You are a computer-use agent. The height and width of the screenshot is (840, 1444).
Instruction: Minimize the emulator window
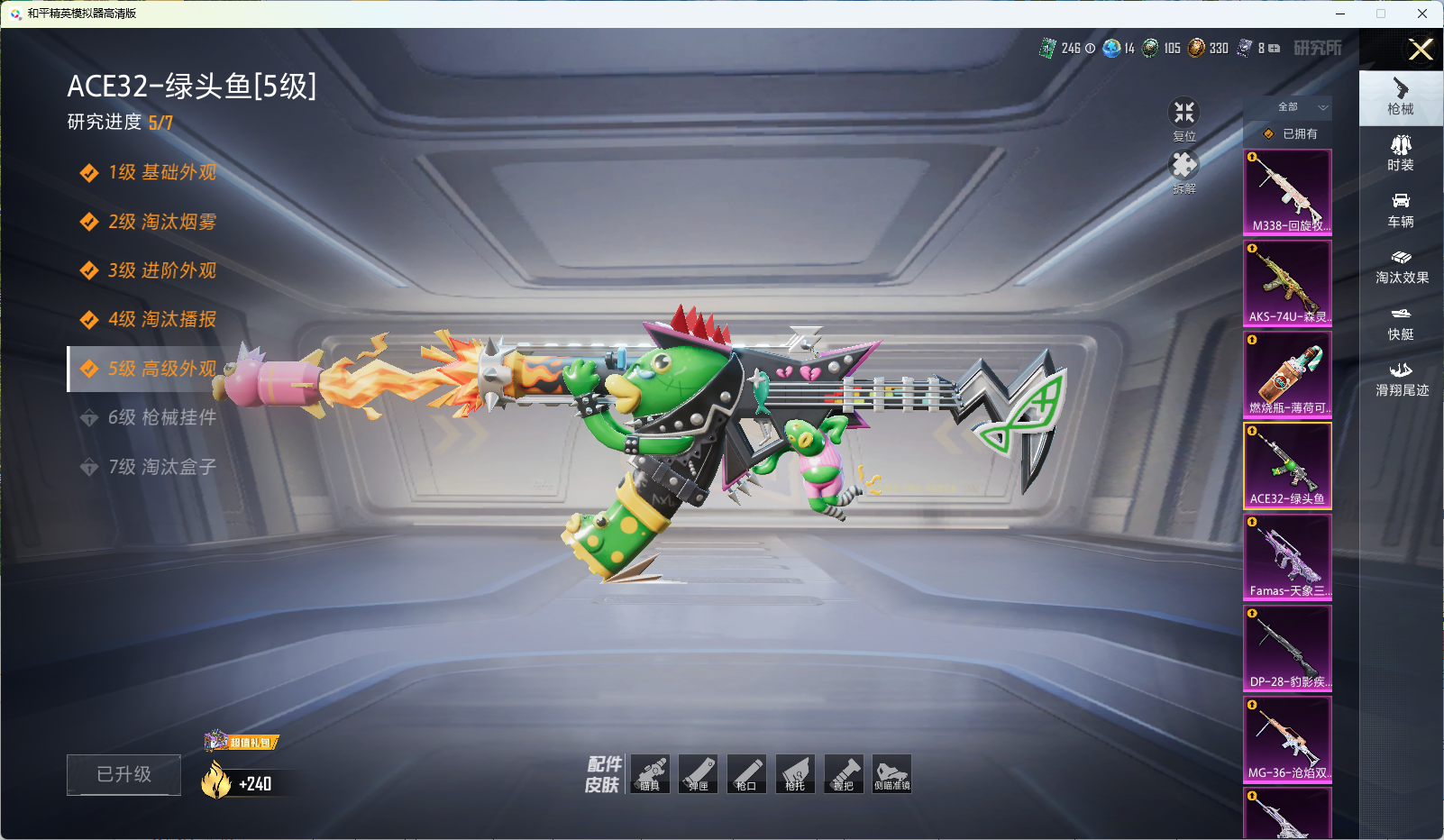click(x=1340, y=14)
